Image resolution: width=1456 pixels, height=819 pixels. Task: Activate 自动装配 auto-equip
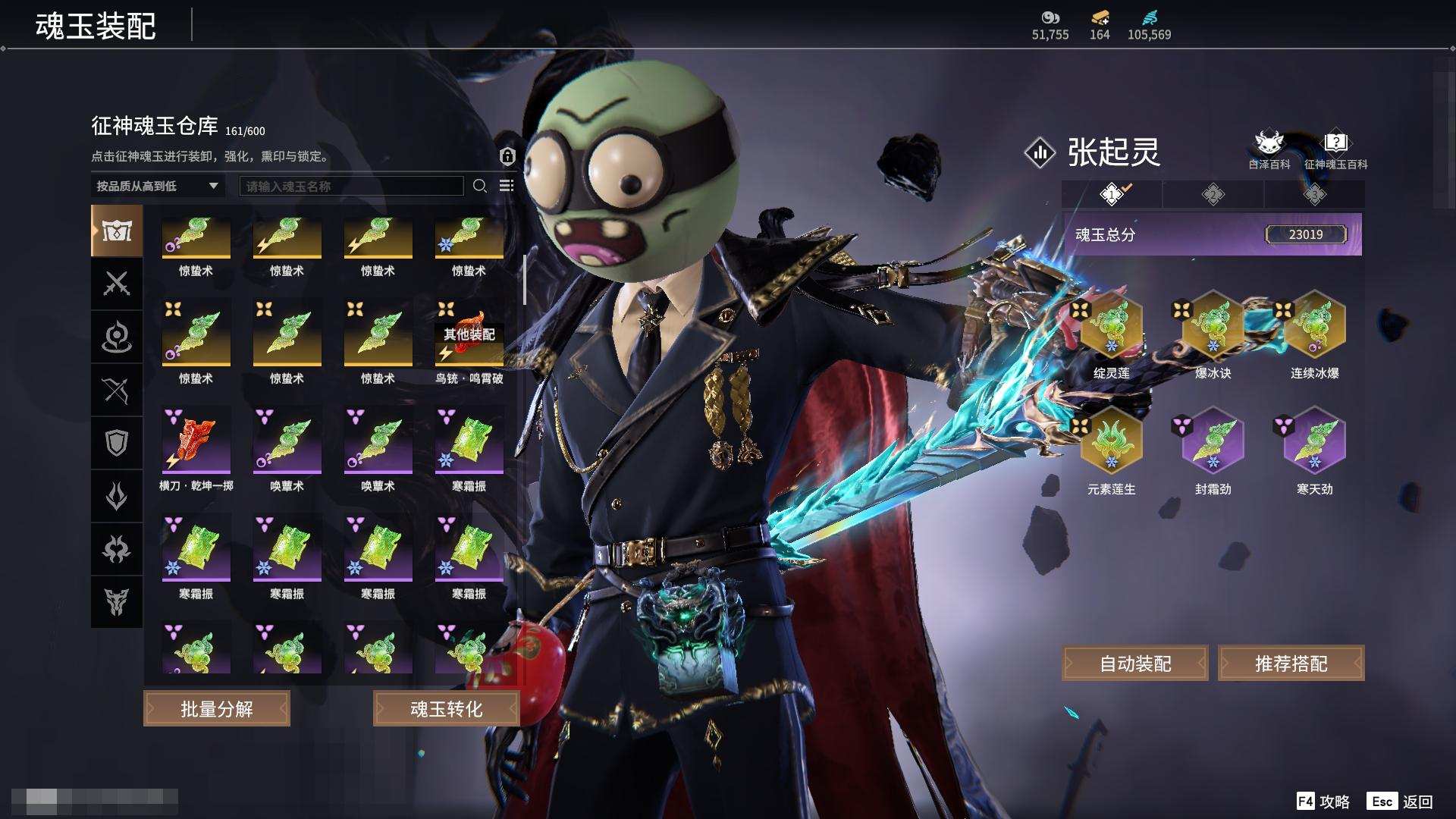(x=1135, y=664)
